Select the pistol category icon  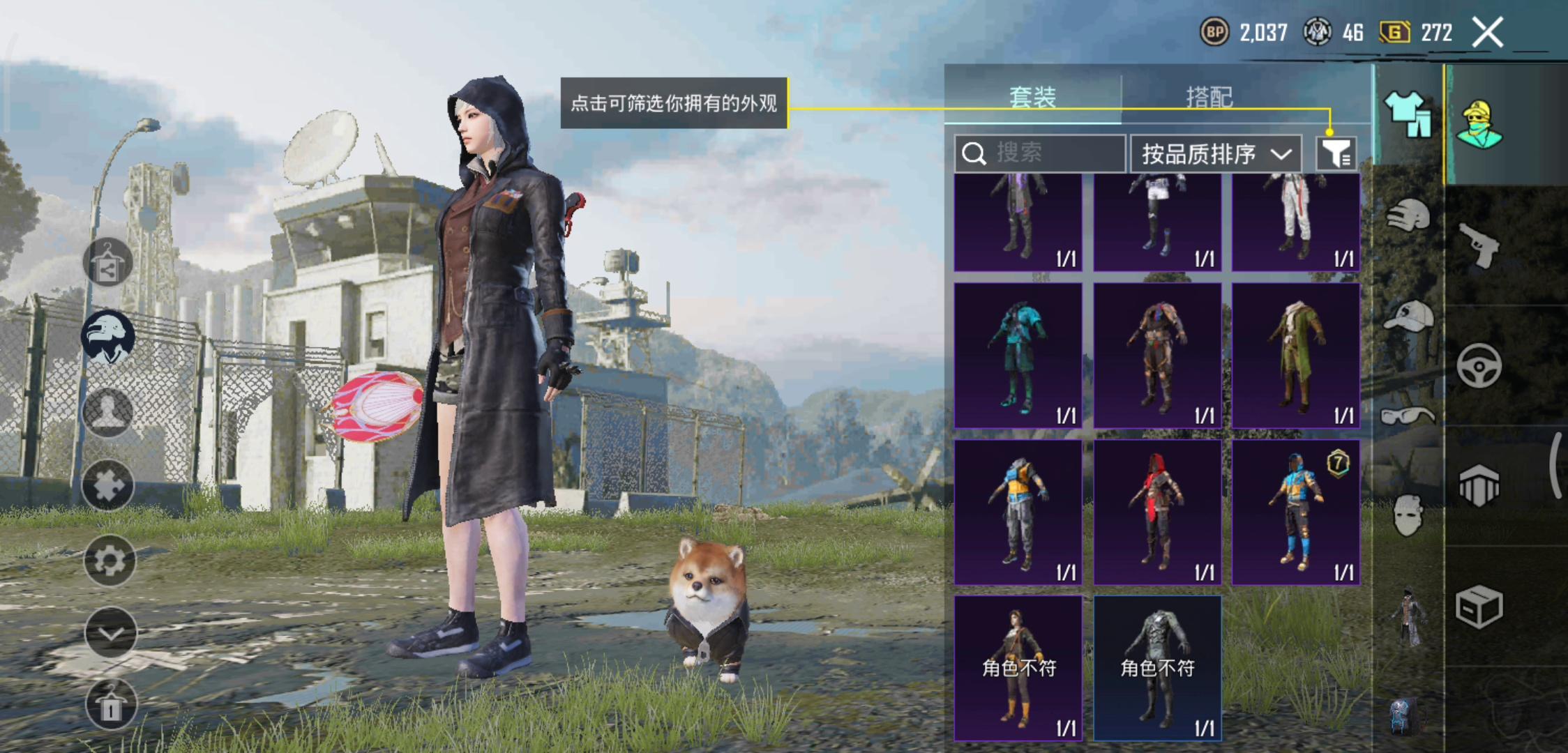click(1481, 244)
